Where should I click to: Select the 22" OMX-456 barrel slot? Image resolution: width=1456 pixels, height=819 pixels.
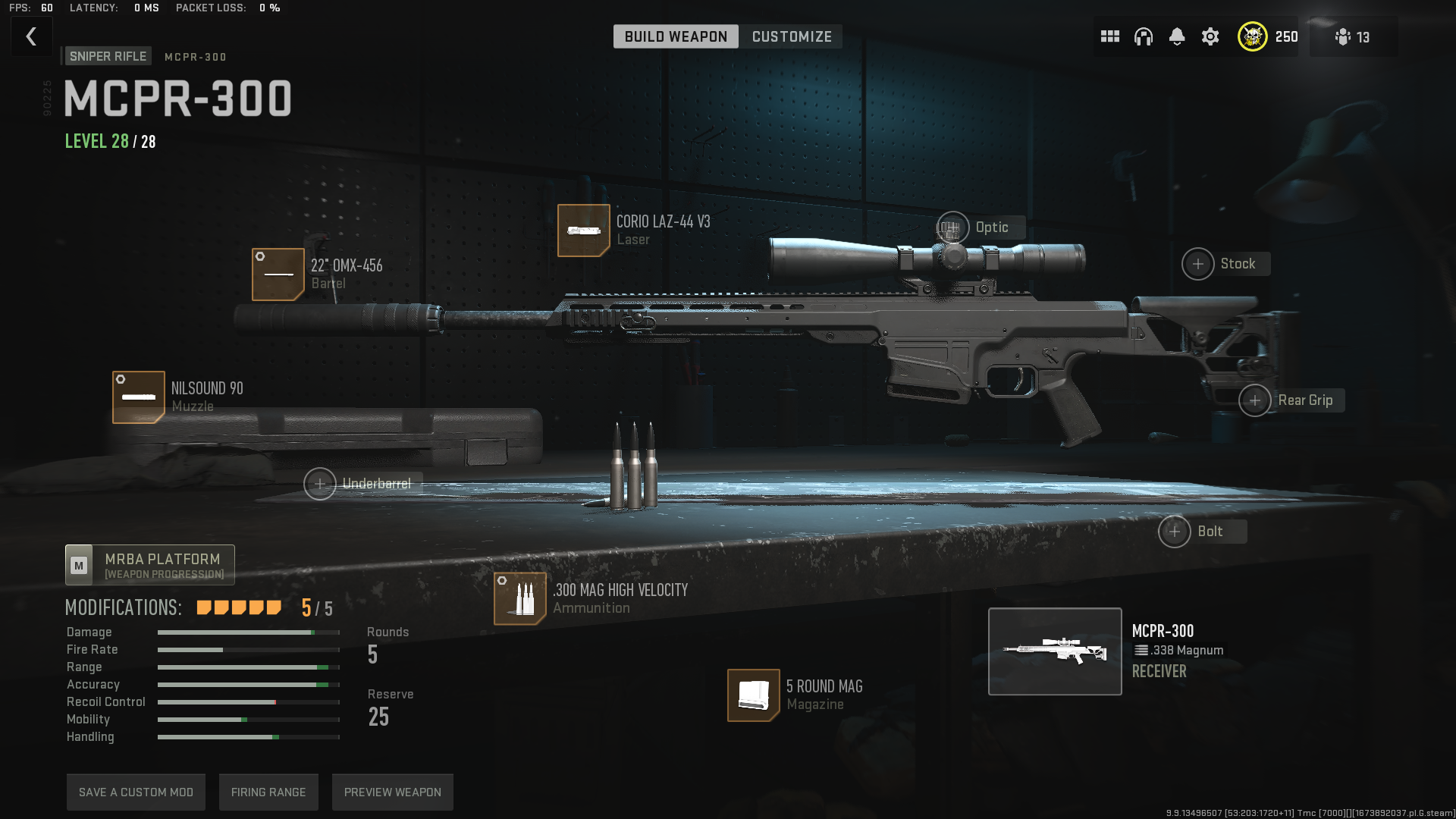pyautogui.click(x=278, y=274)
